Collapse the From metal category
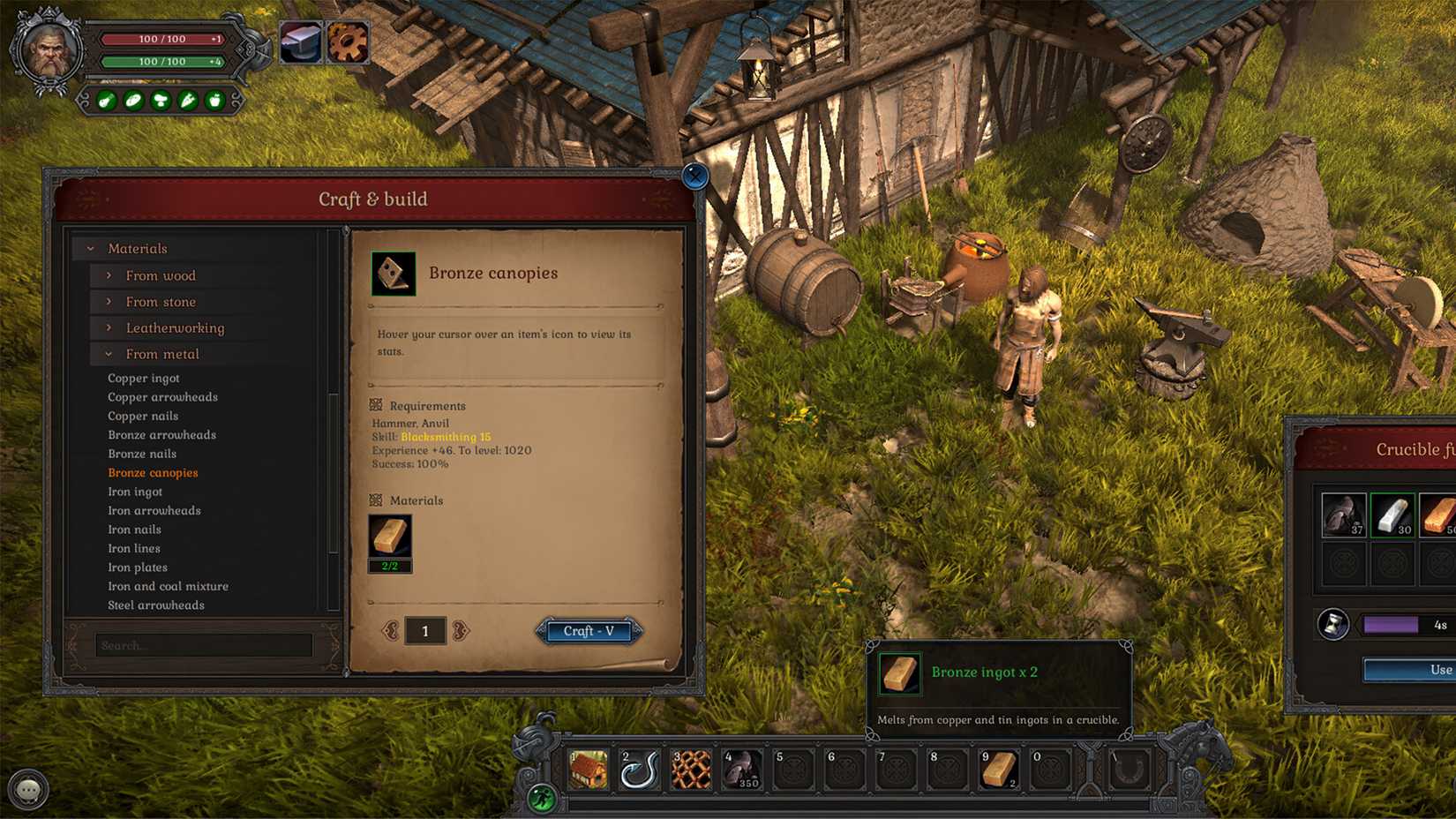The width and height of the screenshot is (1456, 819). (161, 354)
